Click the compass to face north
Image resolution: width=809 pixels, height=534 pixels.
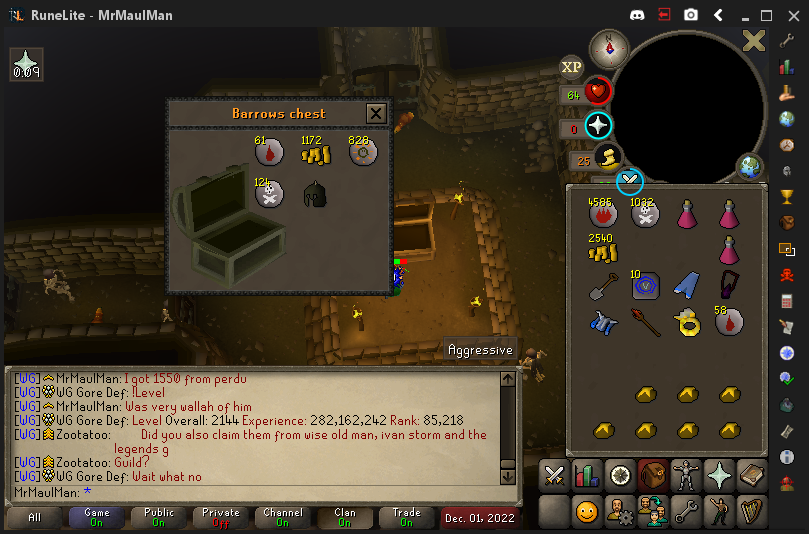pos(608,48)
